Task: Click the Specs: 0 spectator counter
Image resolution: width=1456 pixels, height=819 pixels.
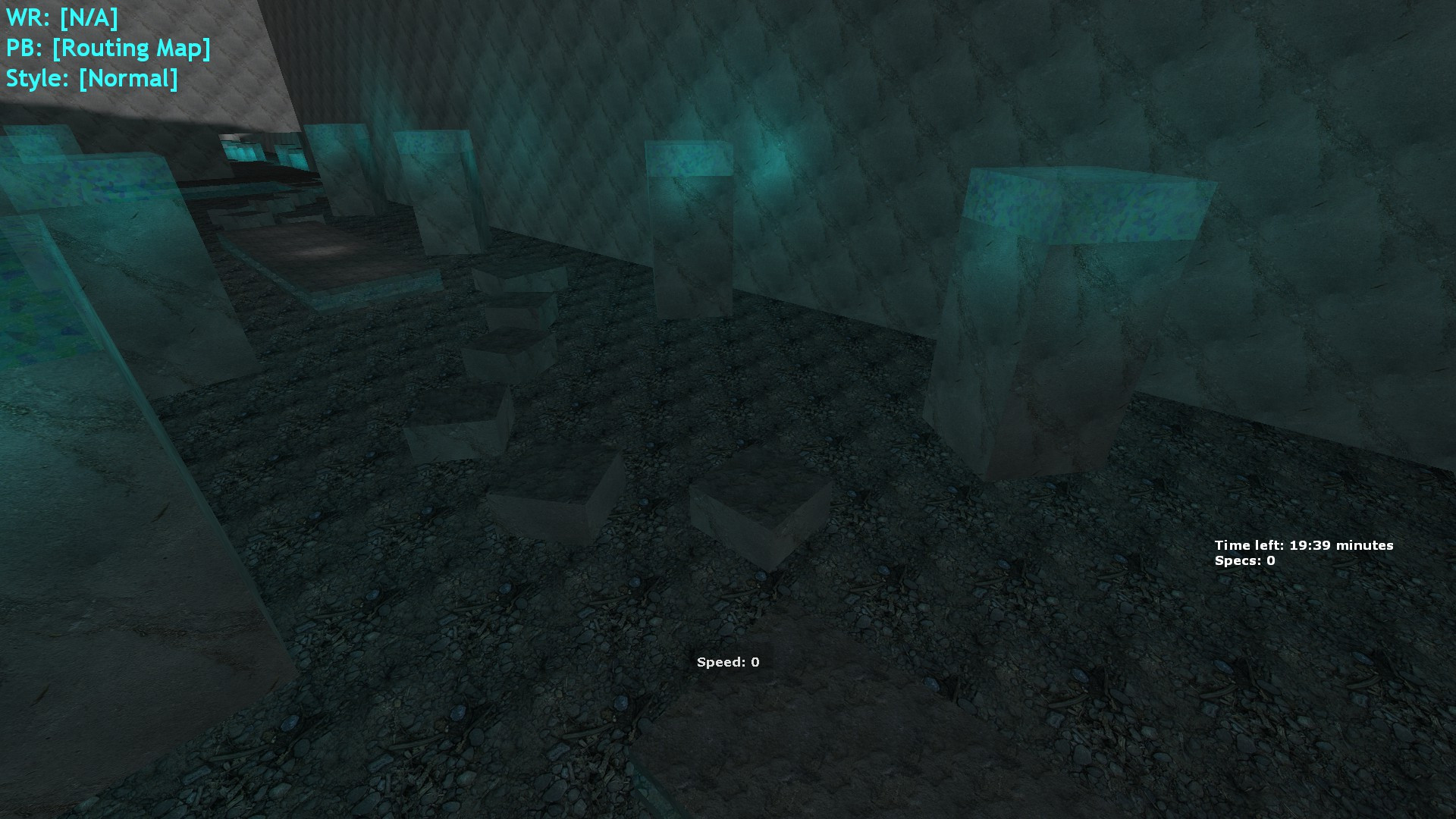Action: tap(1244, 561)
